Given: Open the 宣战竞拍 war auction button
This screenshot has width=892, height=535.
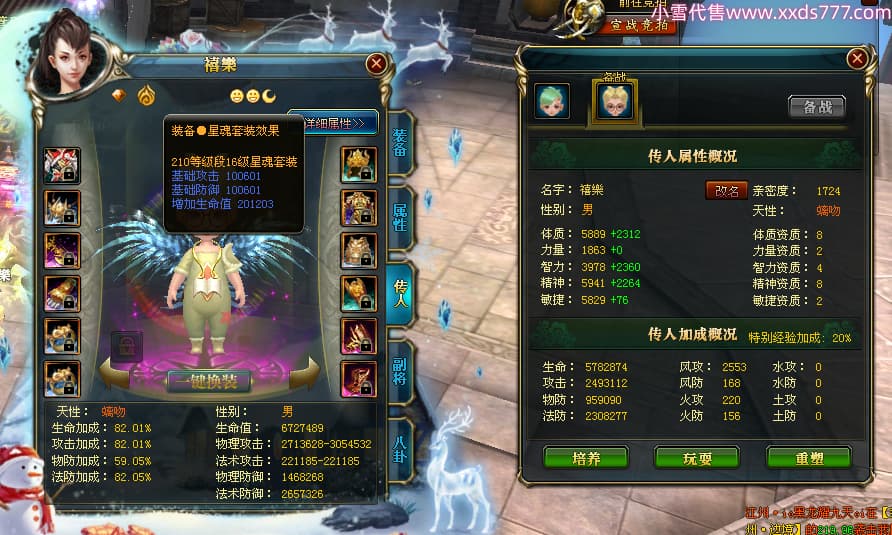Looking at the screenshot, I should tap(624, 25).
